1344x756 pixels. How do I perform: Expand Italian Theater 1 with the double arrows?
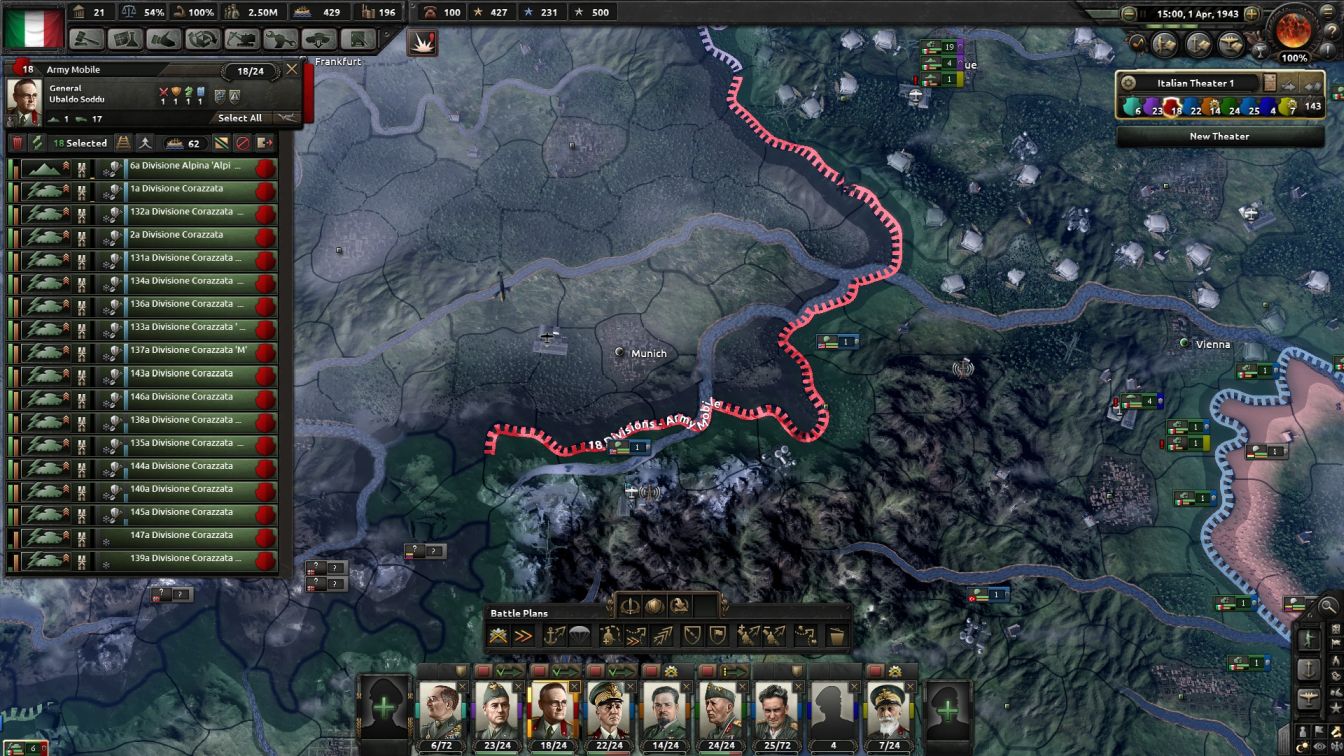point(1313,85)
